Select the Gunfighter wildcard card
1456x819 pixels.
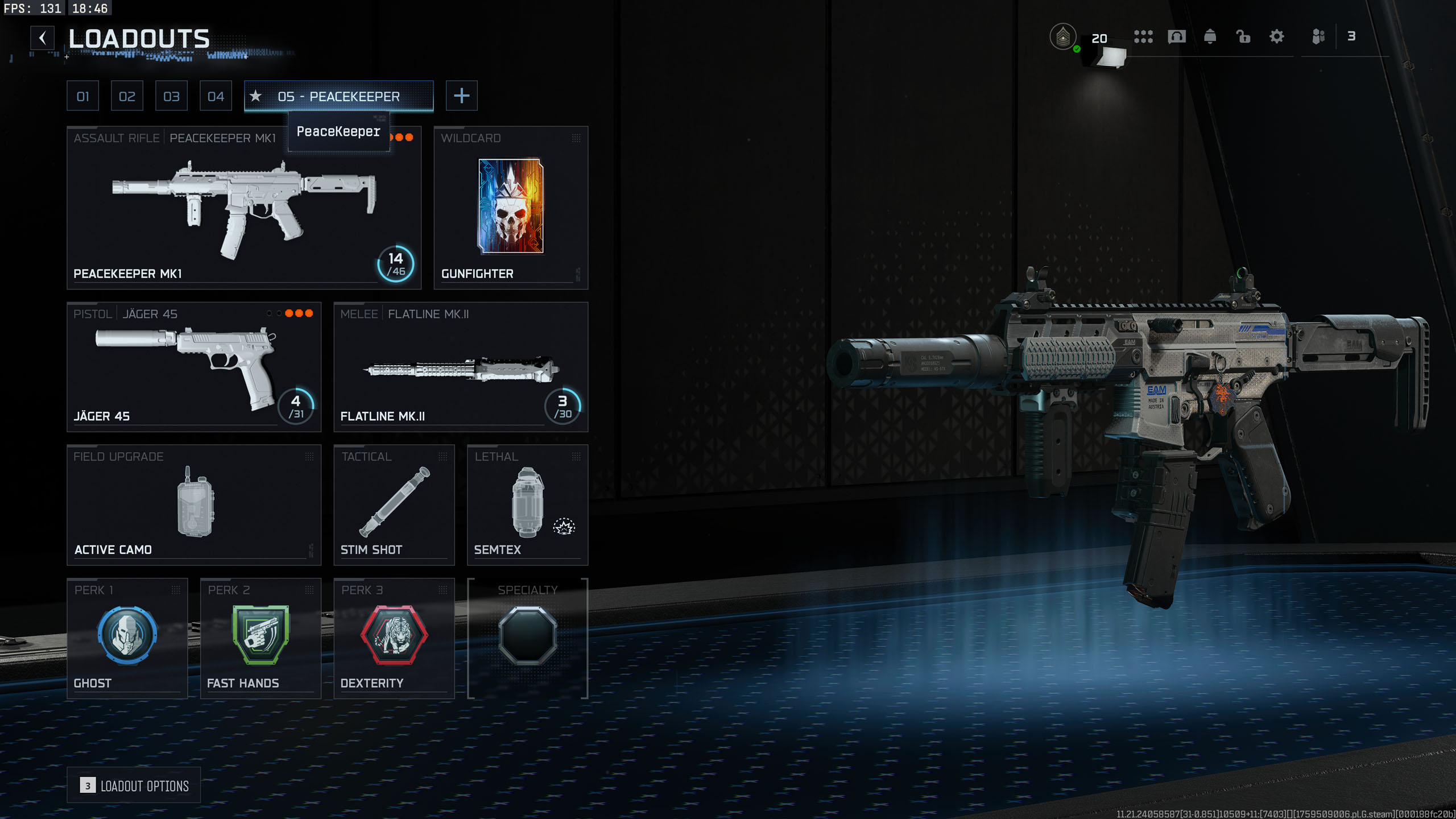point(511,208)
